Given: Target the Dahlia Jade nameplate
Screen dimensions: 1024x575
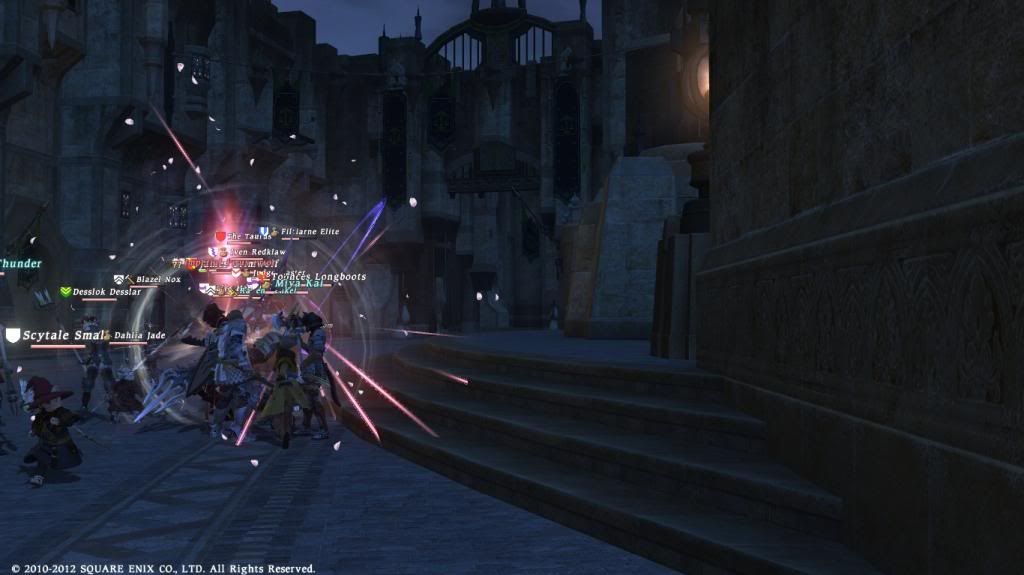Looking at the screenshot, I should pyautogui.click(x=138, y=336).
